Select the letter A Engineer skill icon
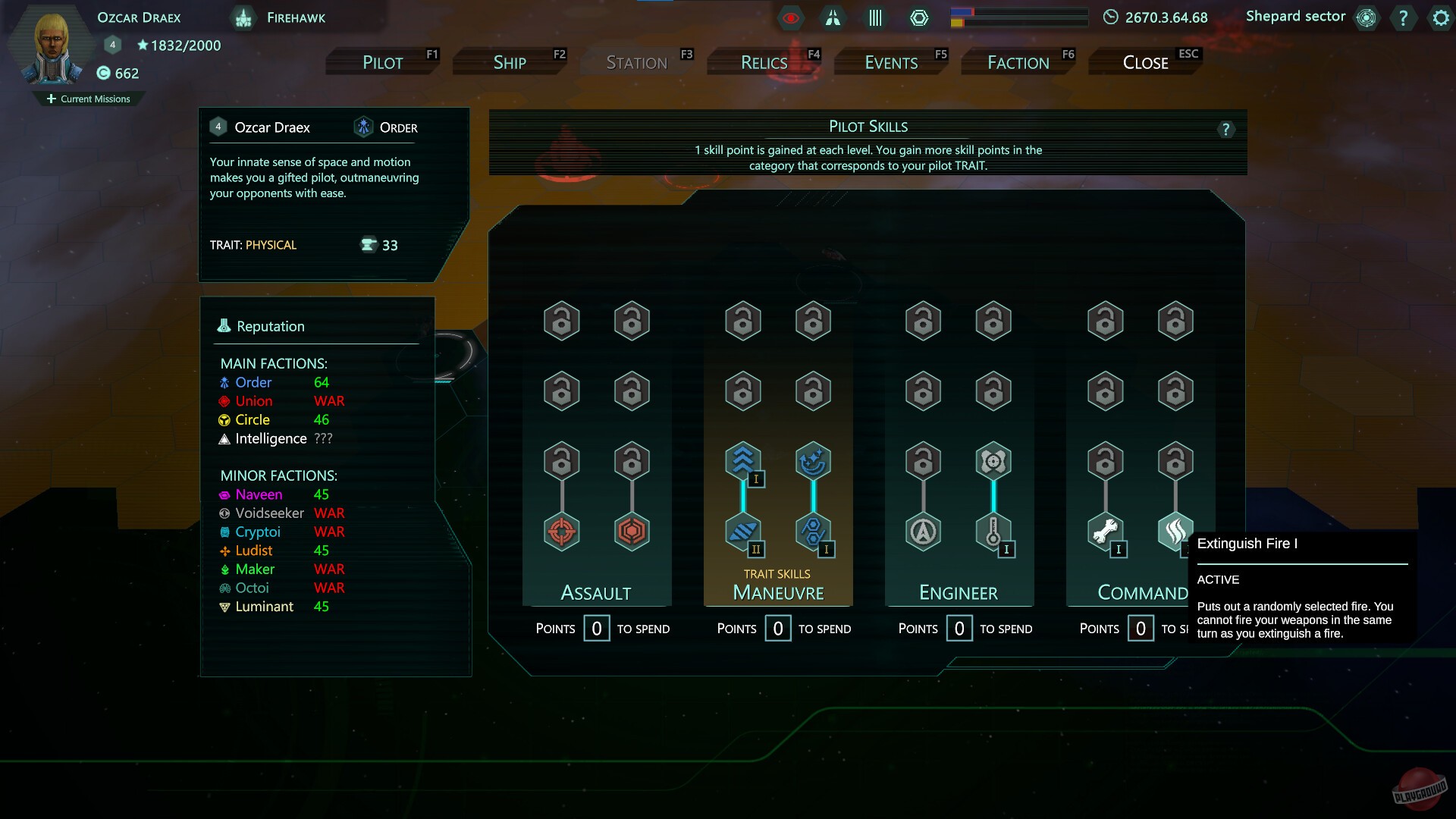Screen dimensions: 1456x819 [923, 532]
